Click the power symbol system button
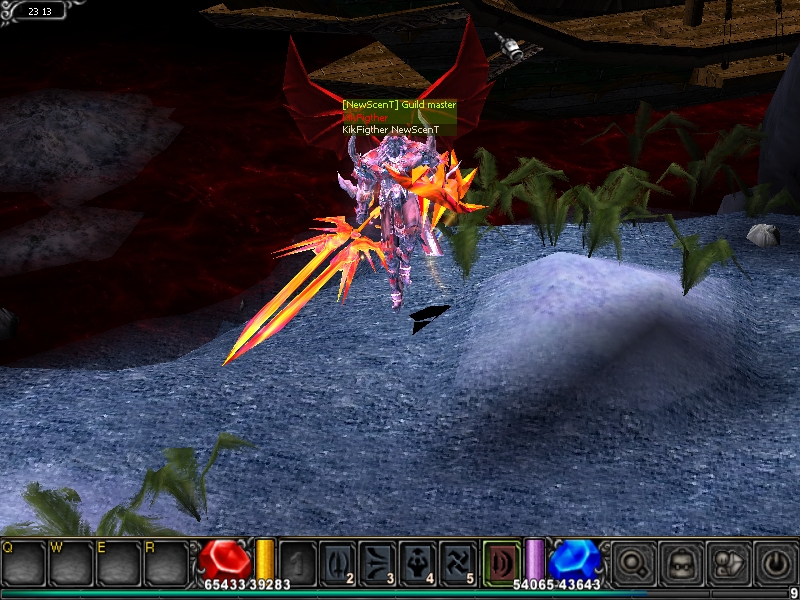Image resolution: width=800 pixels, height=600 pixels. click(774, 563)
